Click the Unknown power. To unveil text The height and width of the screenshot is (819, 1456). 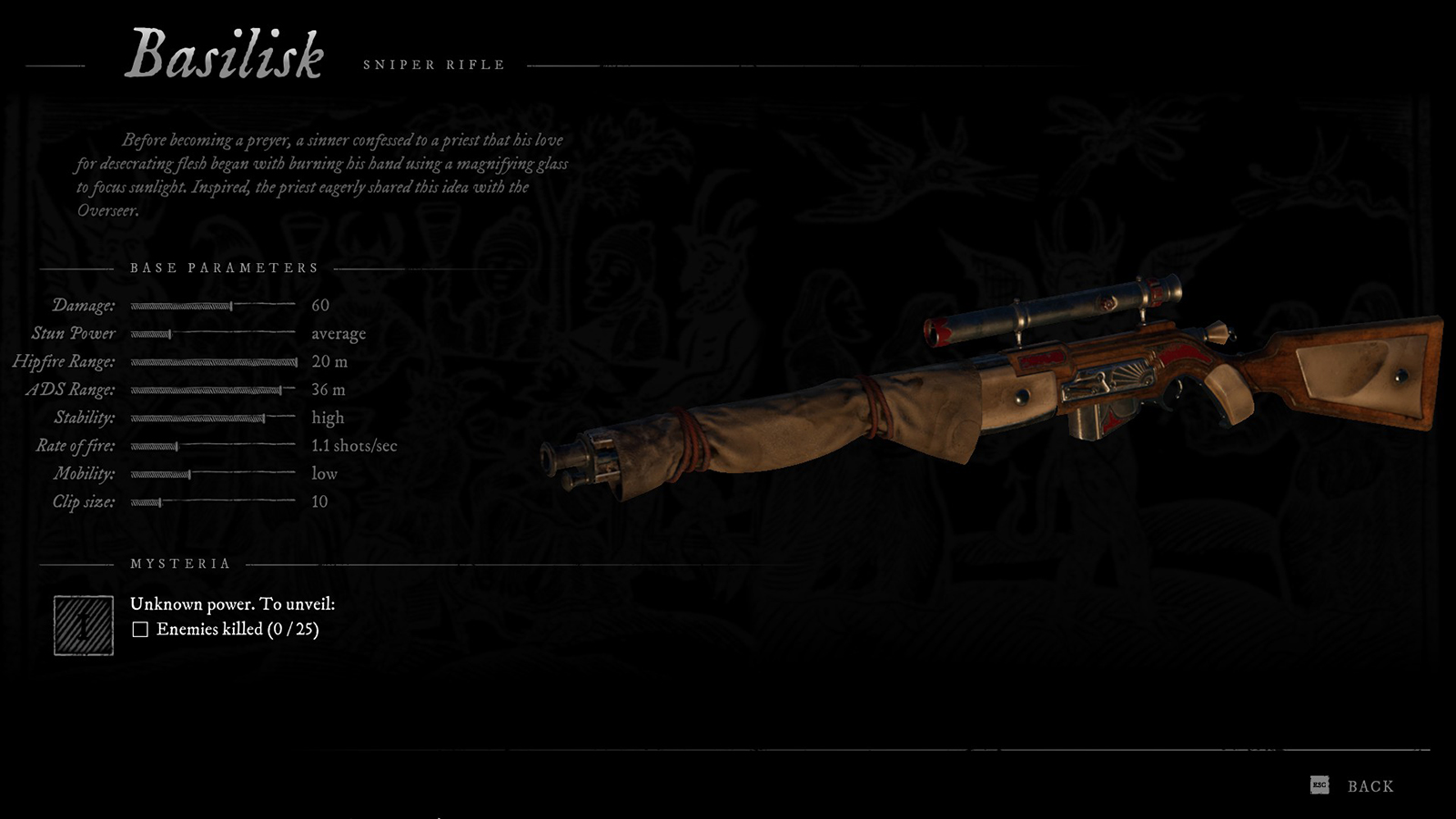233,602
